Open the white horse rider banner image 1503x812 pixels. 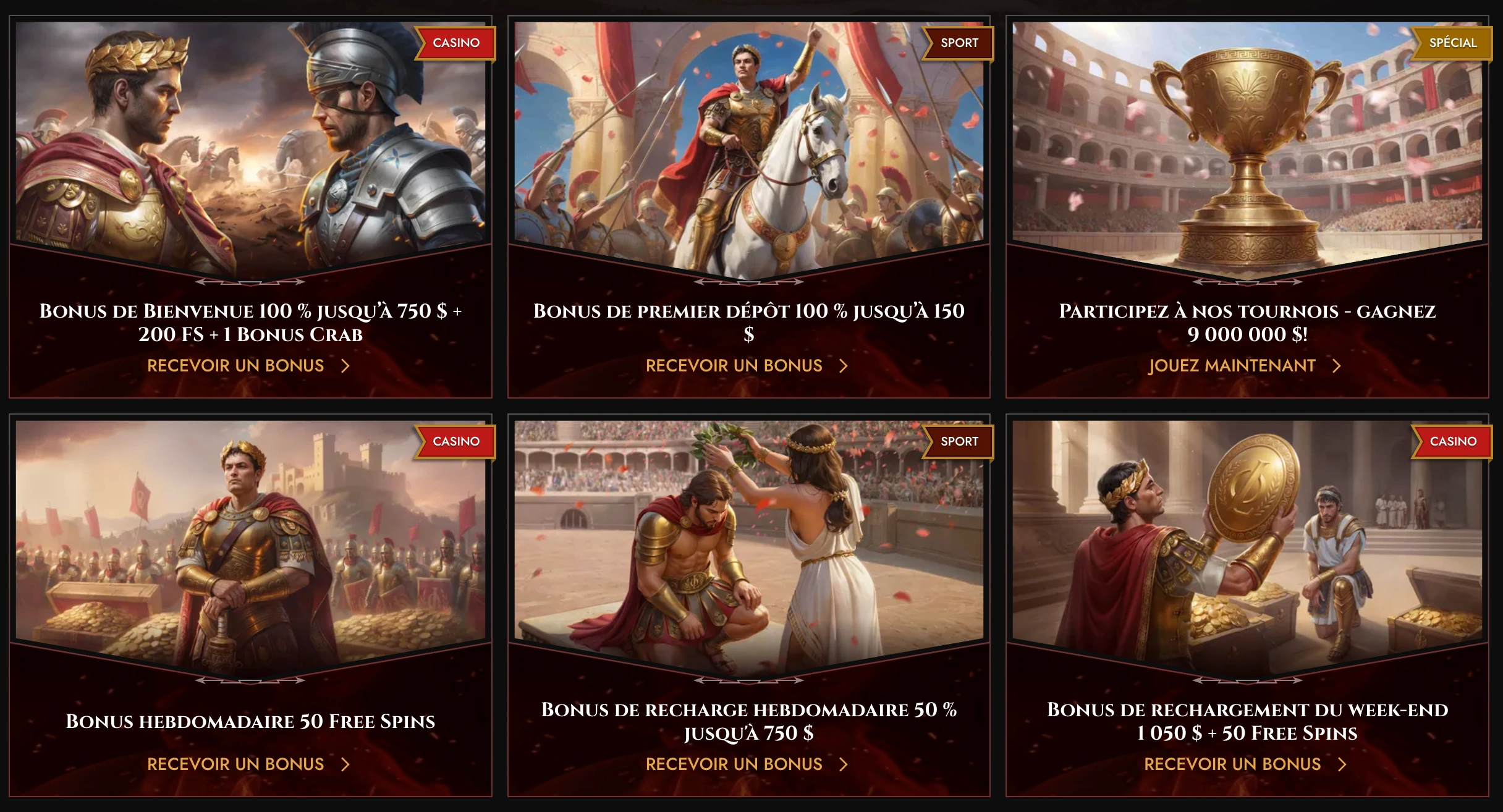coord(748,142)
